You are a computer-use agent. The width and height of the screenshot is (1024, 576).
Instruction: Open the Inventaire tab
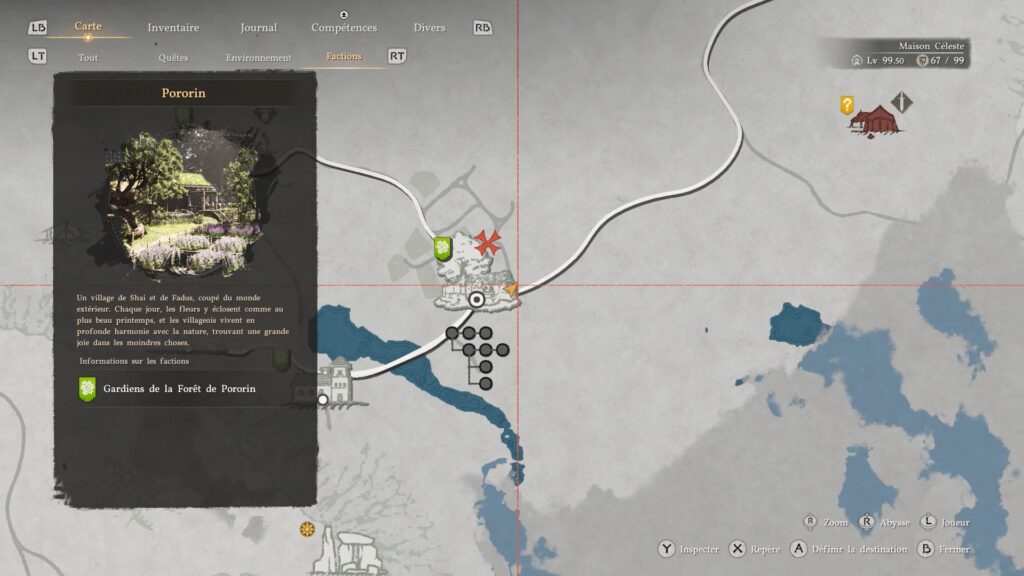(x=173, y=28)
